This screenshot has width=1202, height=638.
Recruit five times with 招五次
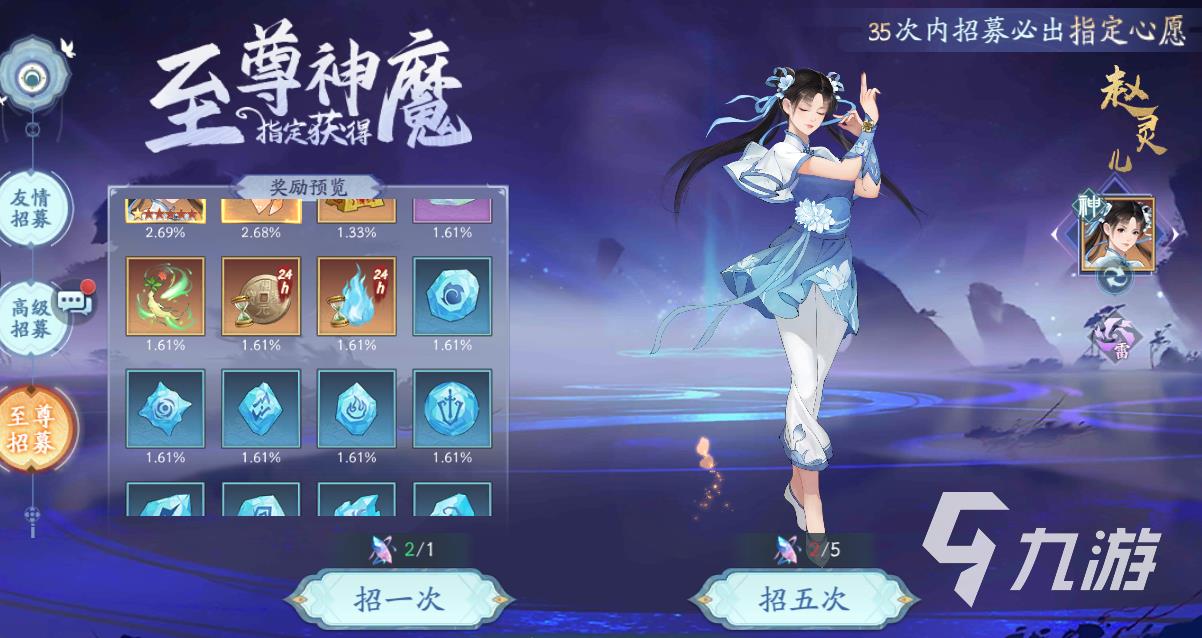[x=803, y=600]
